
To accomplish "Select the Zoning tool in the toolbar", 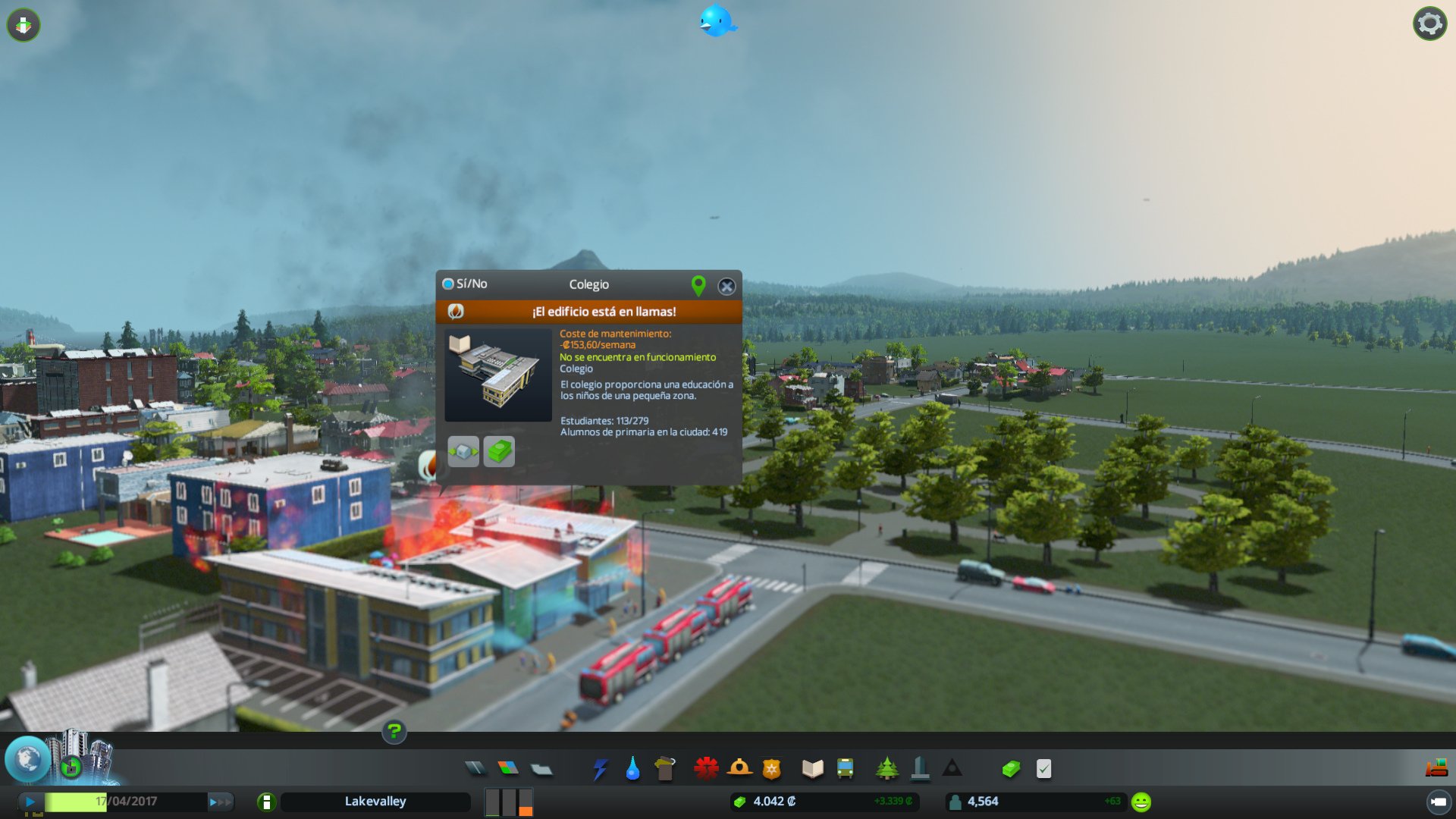I will click(508, 768).
